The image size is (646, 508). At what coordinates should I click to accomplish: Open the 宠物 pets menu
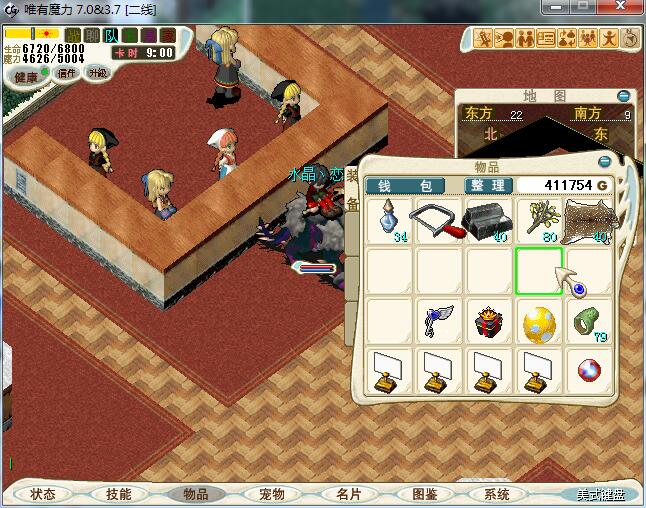pyautogui.click(x=272, y=494)
